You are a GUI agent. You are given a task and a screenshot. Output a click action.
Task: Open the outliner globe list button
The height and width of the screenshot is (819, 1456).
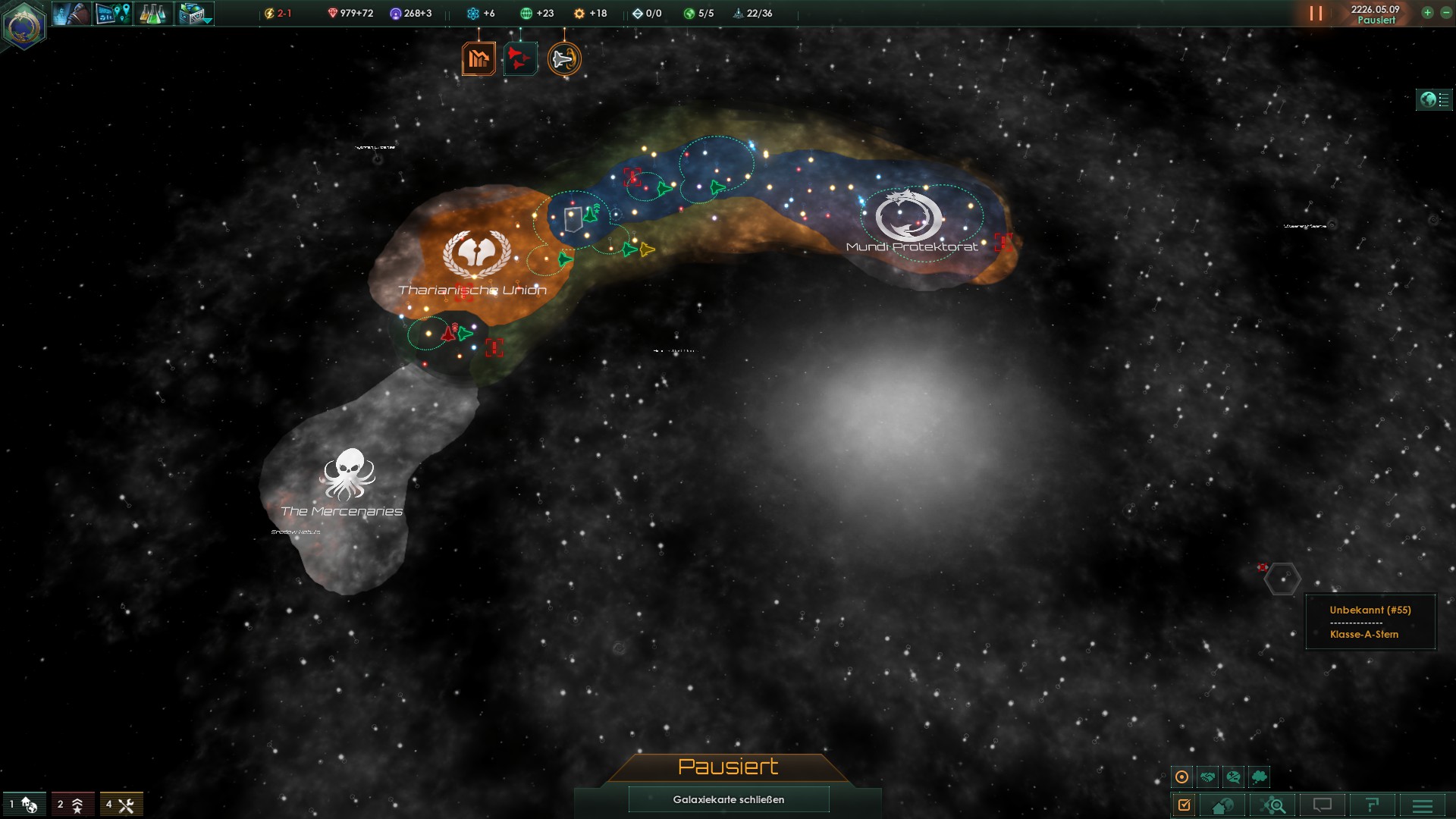click(1434, 99)
